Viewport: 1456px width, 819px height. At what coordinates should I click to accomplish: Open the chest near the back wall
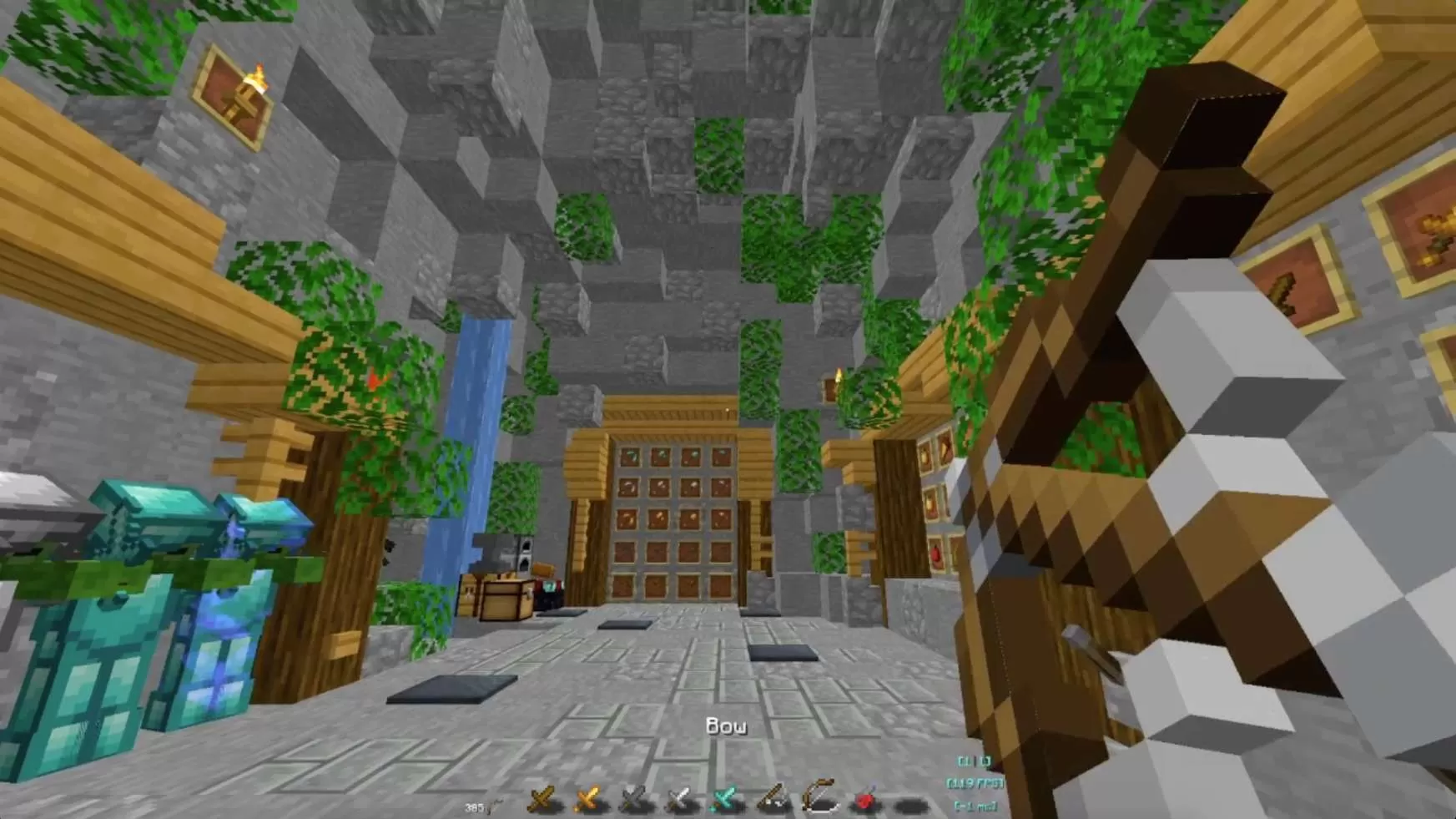pos(506,597)
